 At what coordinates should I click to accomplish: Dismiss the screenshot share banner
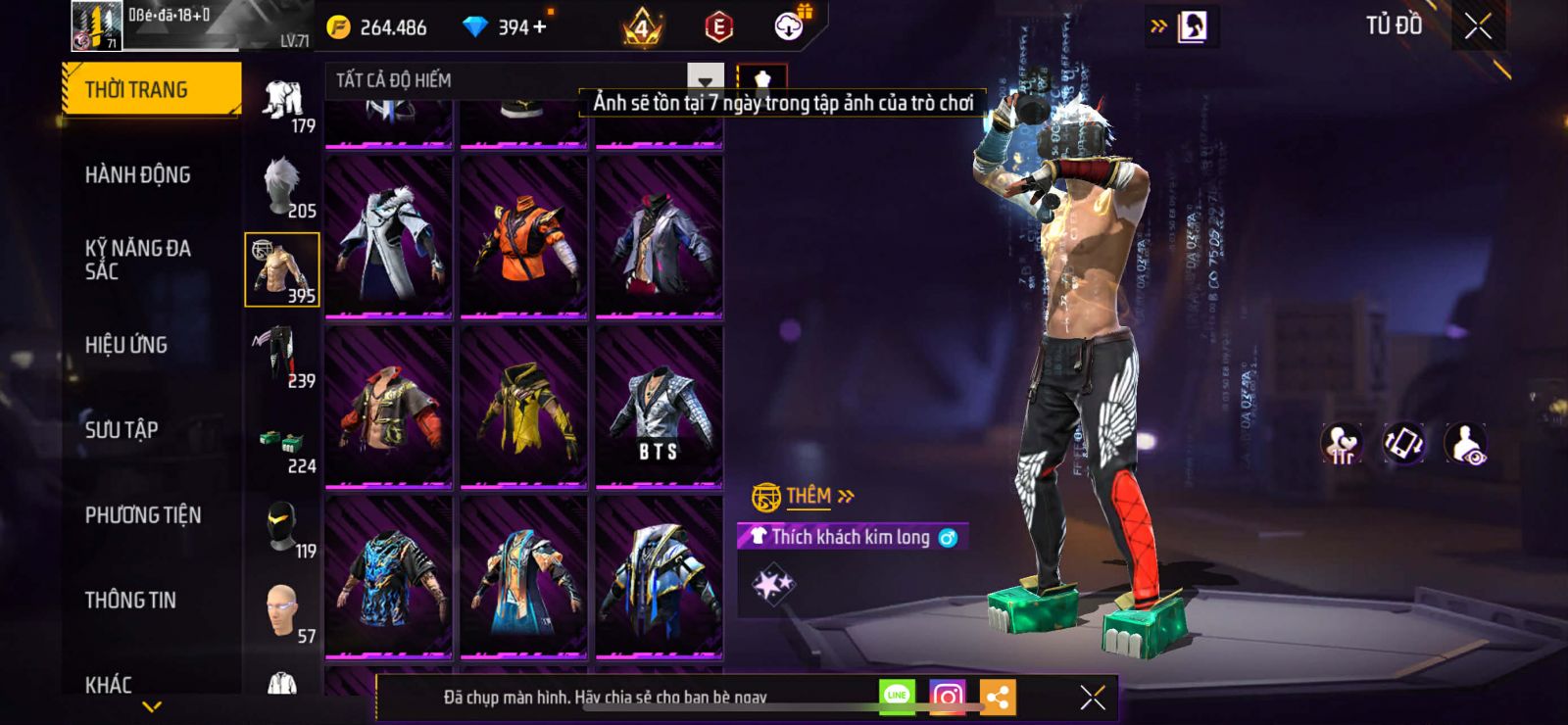pyautogui.click(x=1092, y=697)
